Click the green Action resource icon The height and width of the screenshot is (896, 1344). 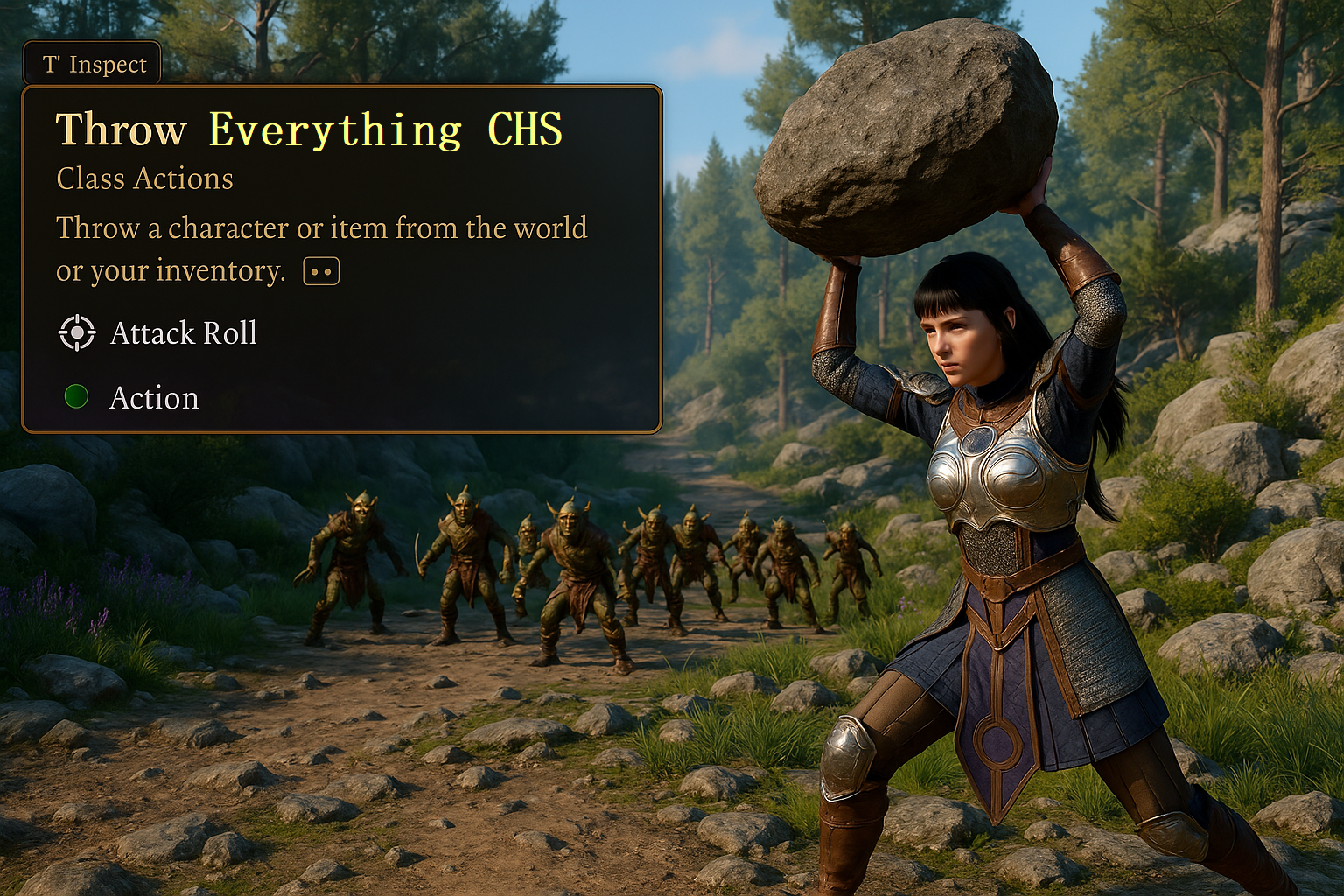tap(77, 398)
